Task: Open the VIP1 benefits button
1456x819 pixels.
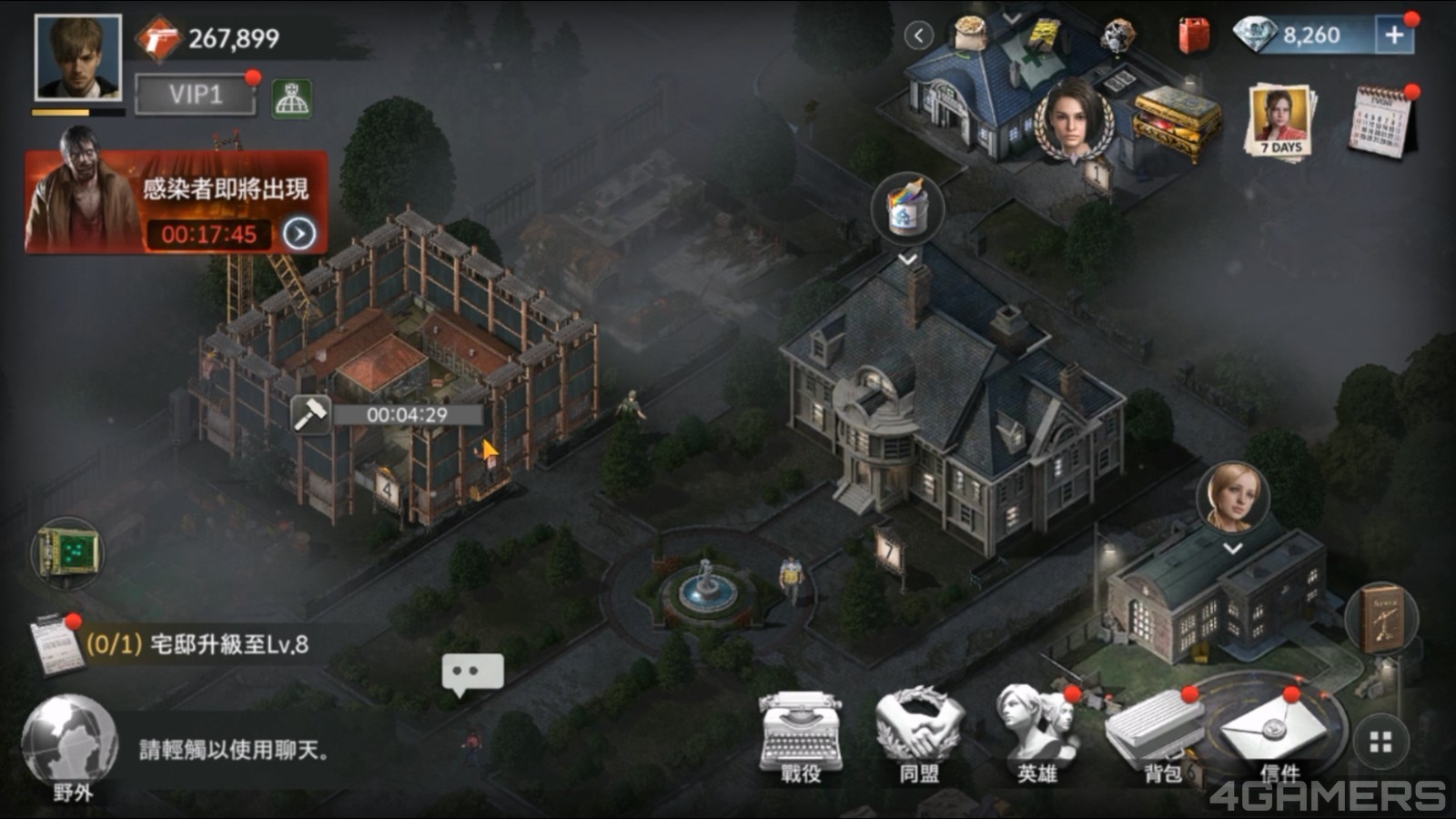Action: pyautogui.click(x=196, y=95)
